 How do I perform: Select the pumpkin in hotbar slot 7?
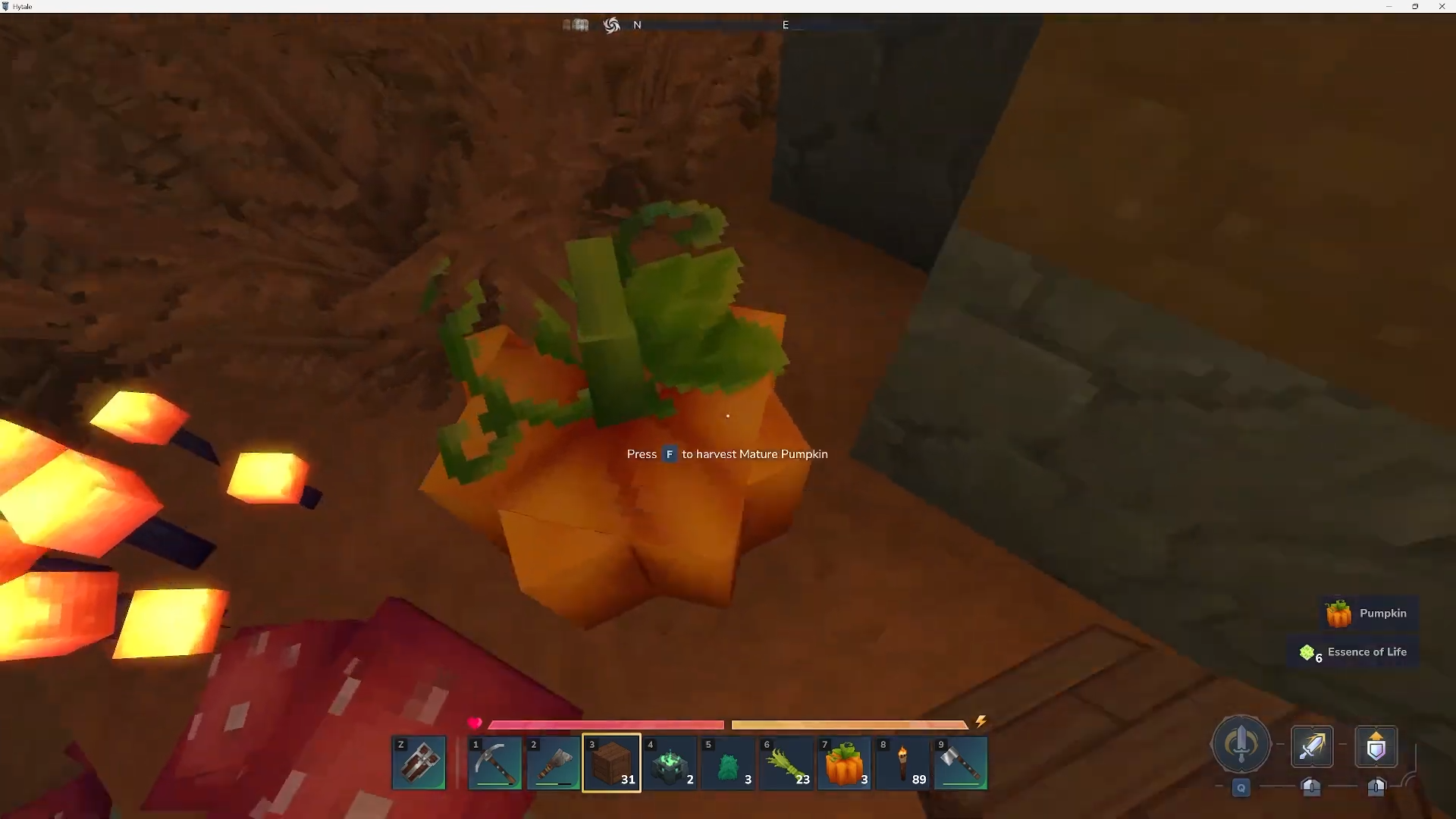click(x=844, y=763)
